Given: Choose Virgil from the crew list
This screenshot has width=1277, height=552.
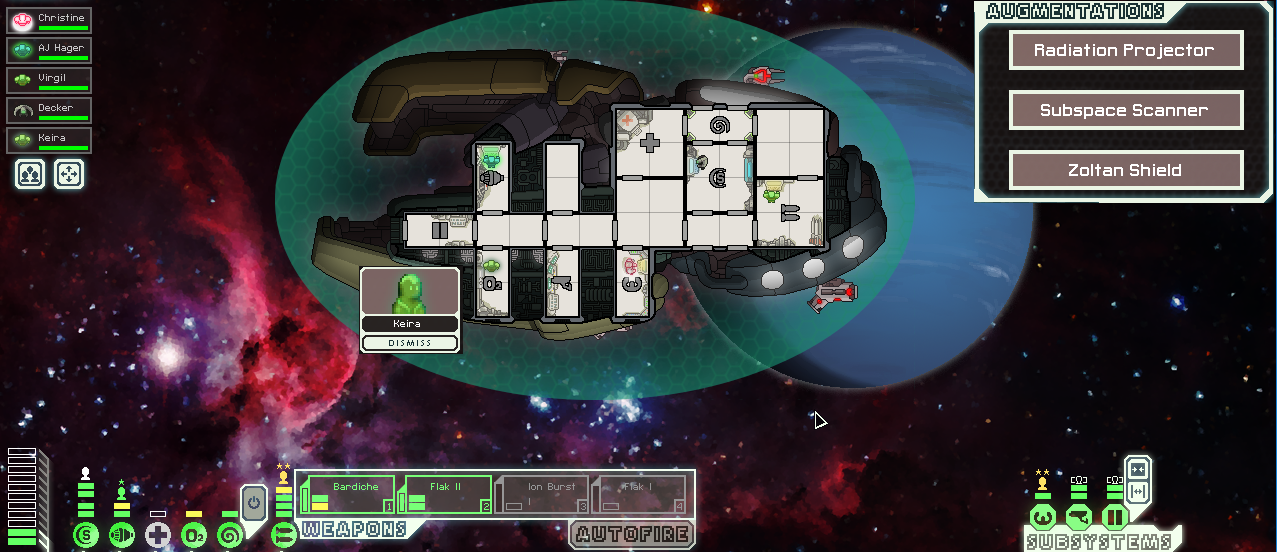Looking at the screenshot, I should click(49, 80).
